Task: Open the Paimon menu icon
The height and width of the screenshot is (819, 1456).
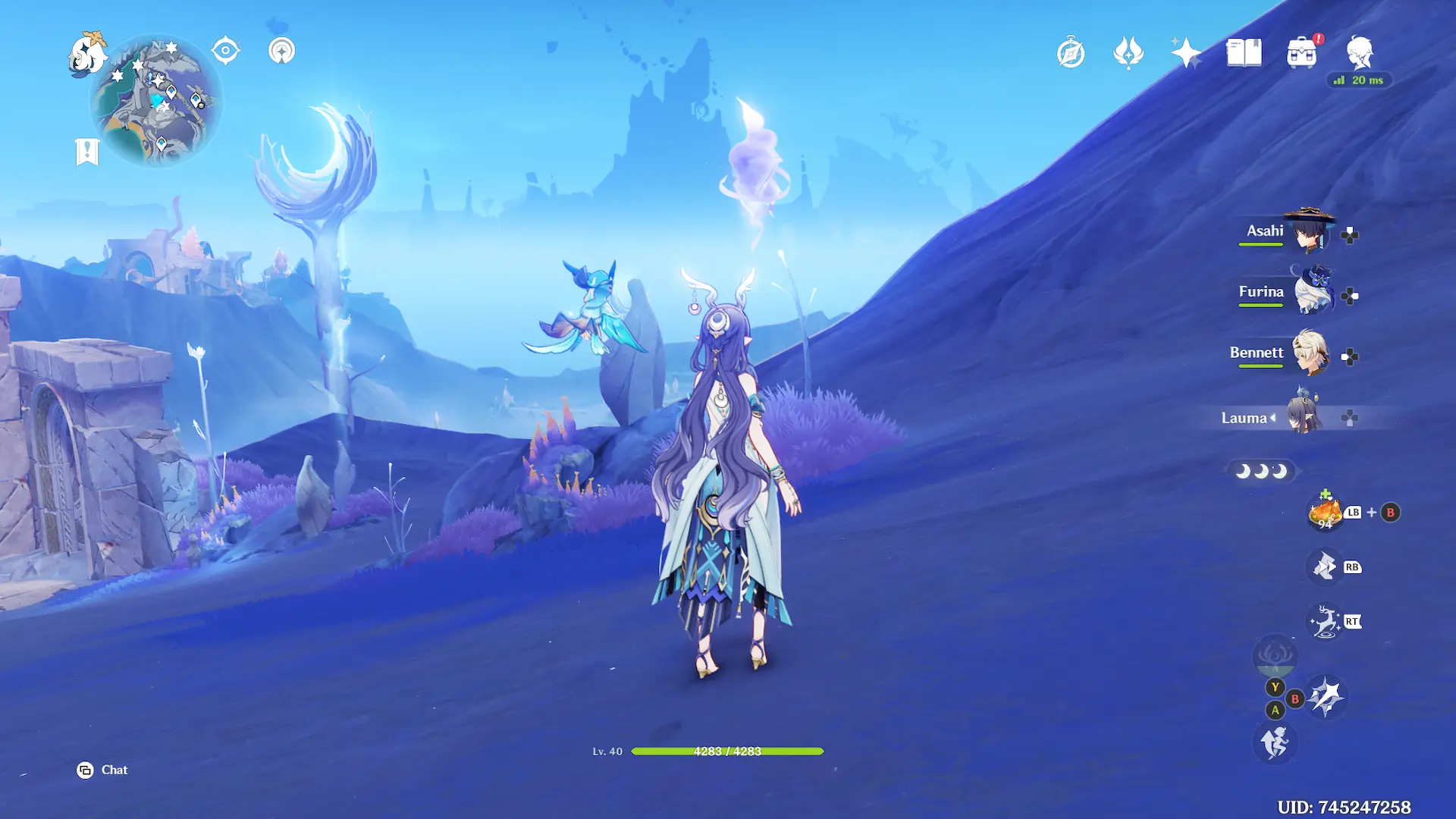Action: 87,53
